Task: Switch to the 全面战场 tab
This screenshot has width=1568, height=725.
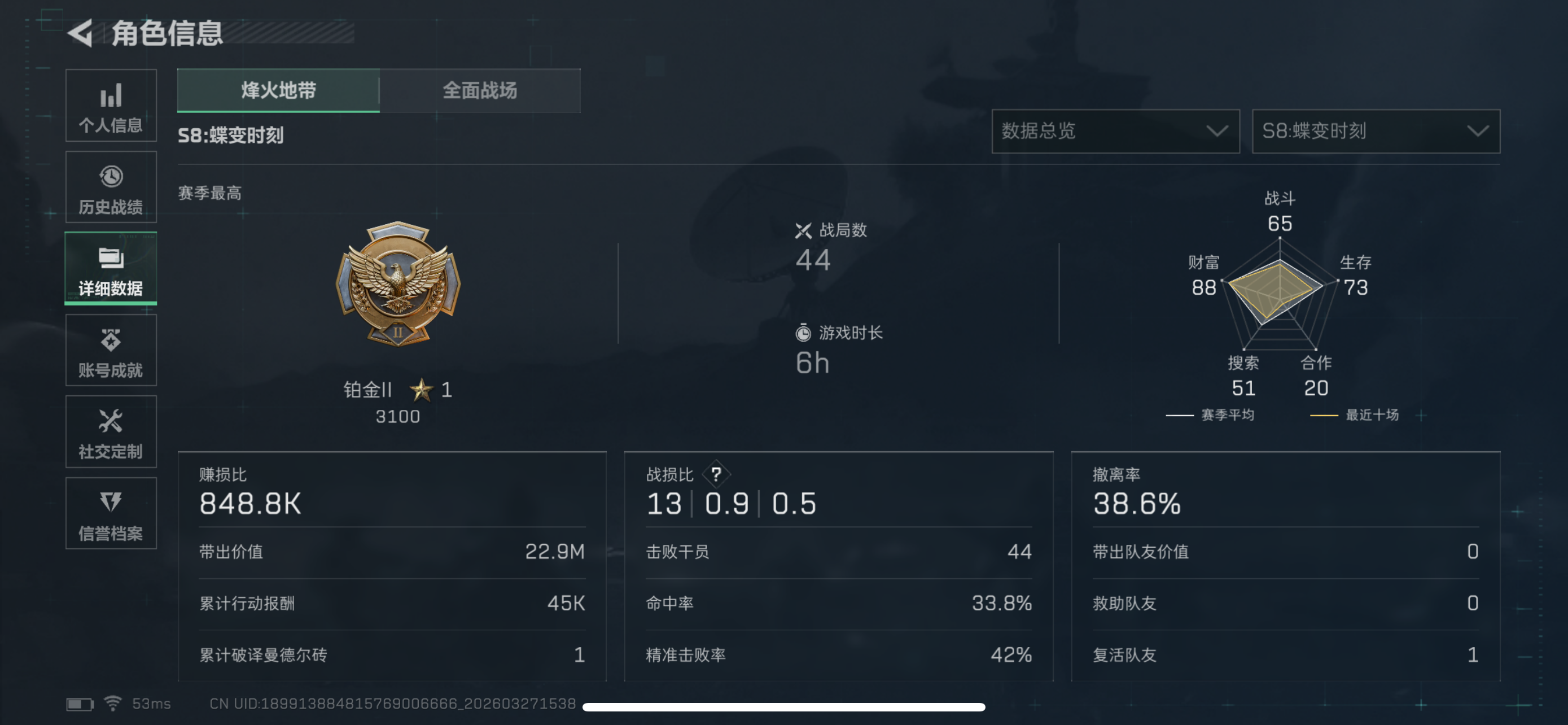Action: [x=480, y=91]
